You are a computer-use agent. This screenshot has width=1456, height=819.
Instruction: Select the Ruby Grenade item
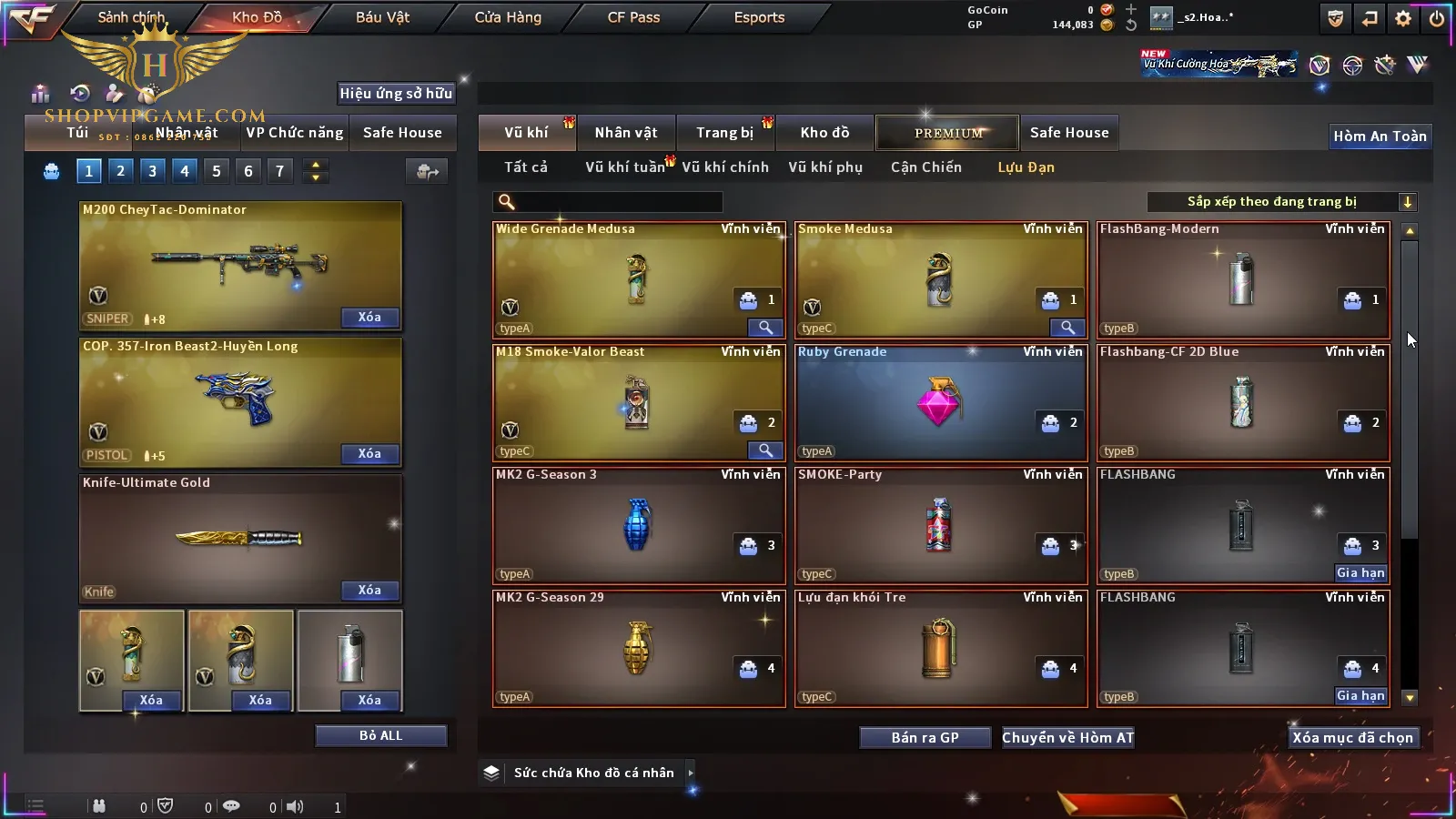point(940,402)
